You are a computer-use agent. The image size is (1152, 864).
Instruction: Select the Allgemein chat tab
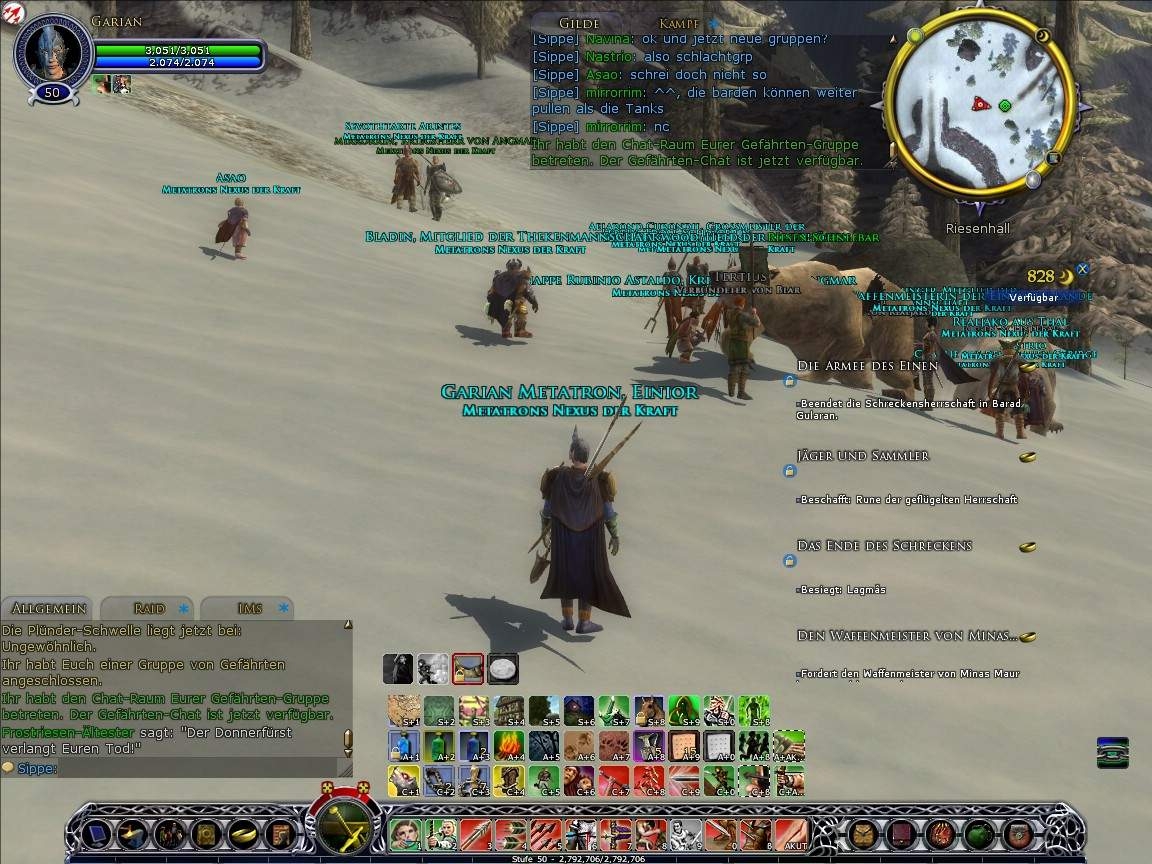49,608
